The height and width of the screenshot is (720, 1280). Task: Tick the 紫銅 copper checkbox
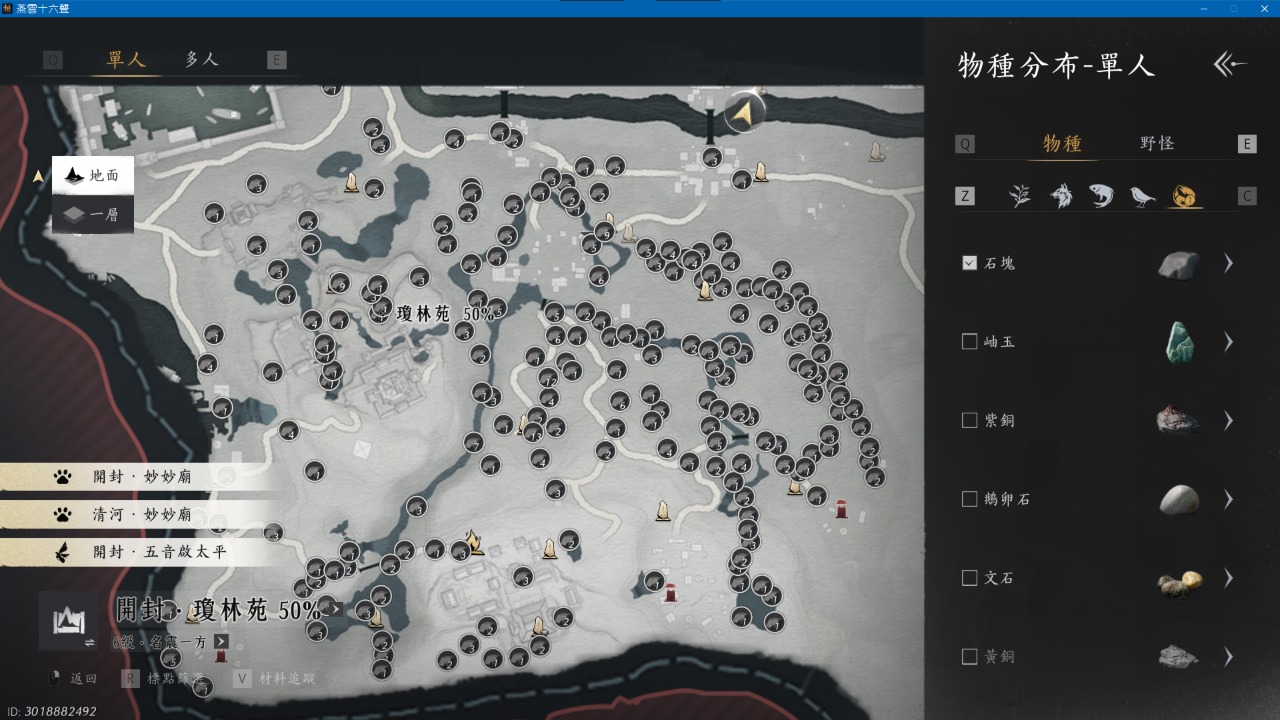(969, 420)
